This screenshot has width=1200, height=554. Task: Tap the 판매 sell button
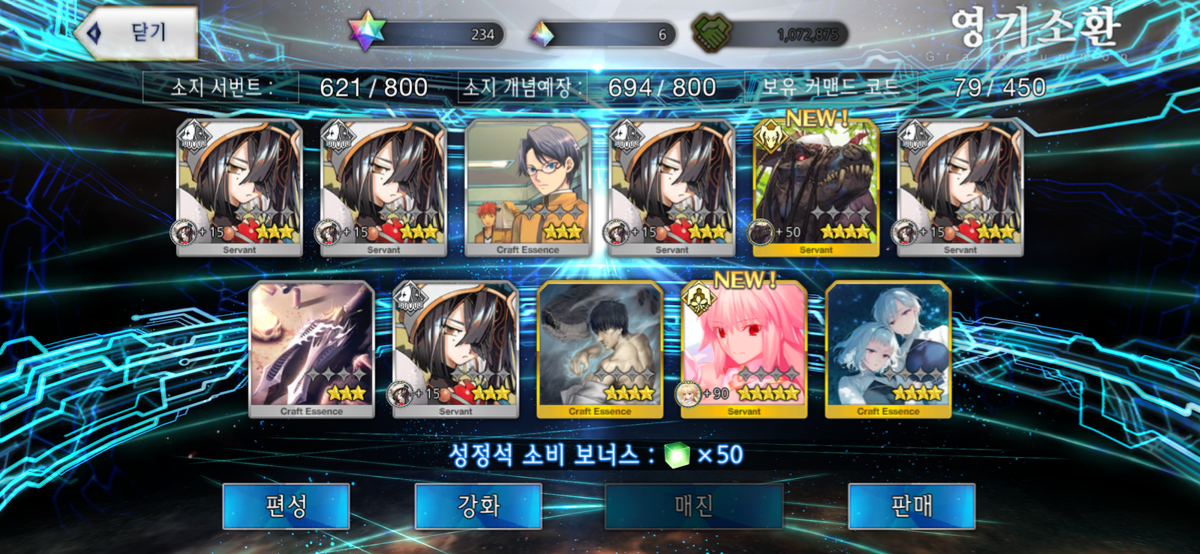[911, 506]
